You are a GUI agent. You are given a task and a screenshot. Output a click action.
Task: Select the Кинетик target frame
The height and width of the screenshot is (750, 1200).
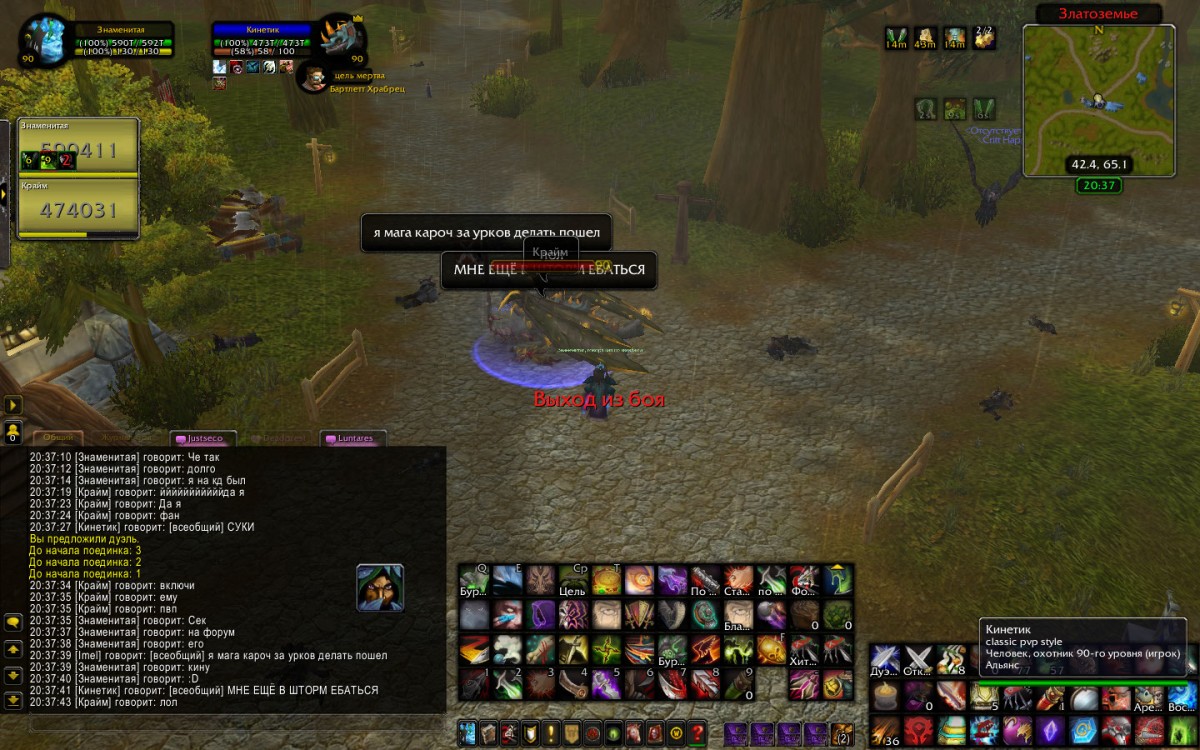point(262,43)
